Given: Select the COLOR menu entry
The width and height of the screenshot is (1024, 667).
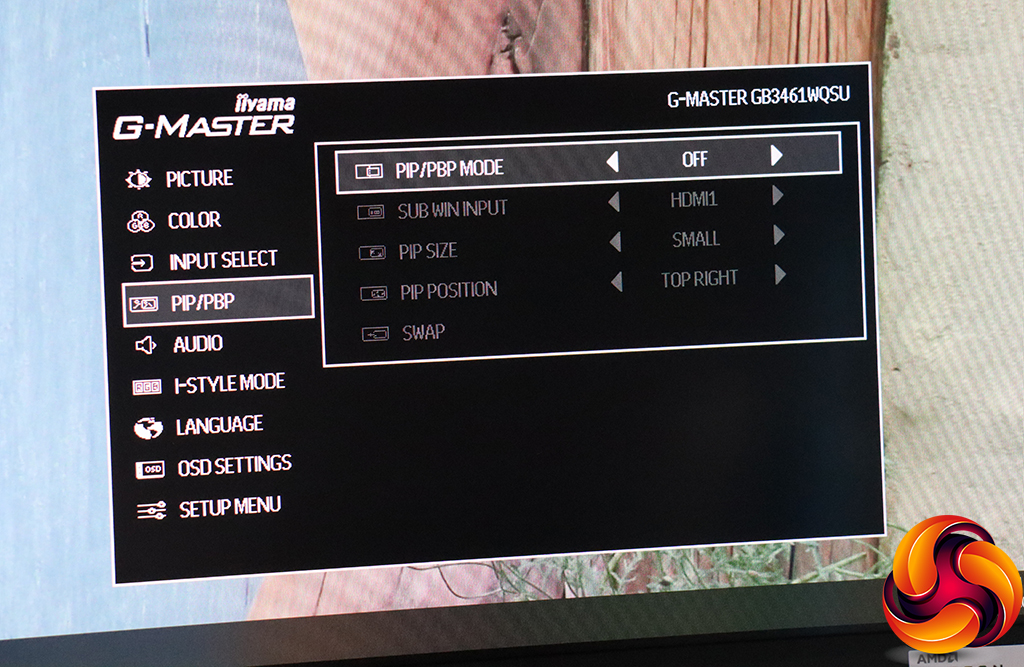Looking at the screenshot, I should (x=193, y=220).
